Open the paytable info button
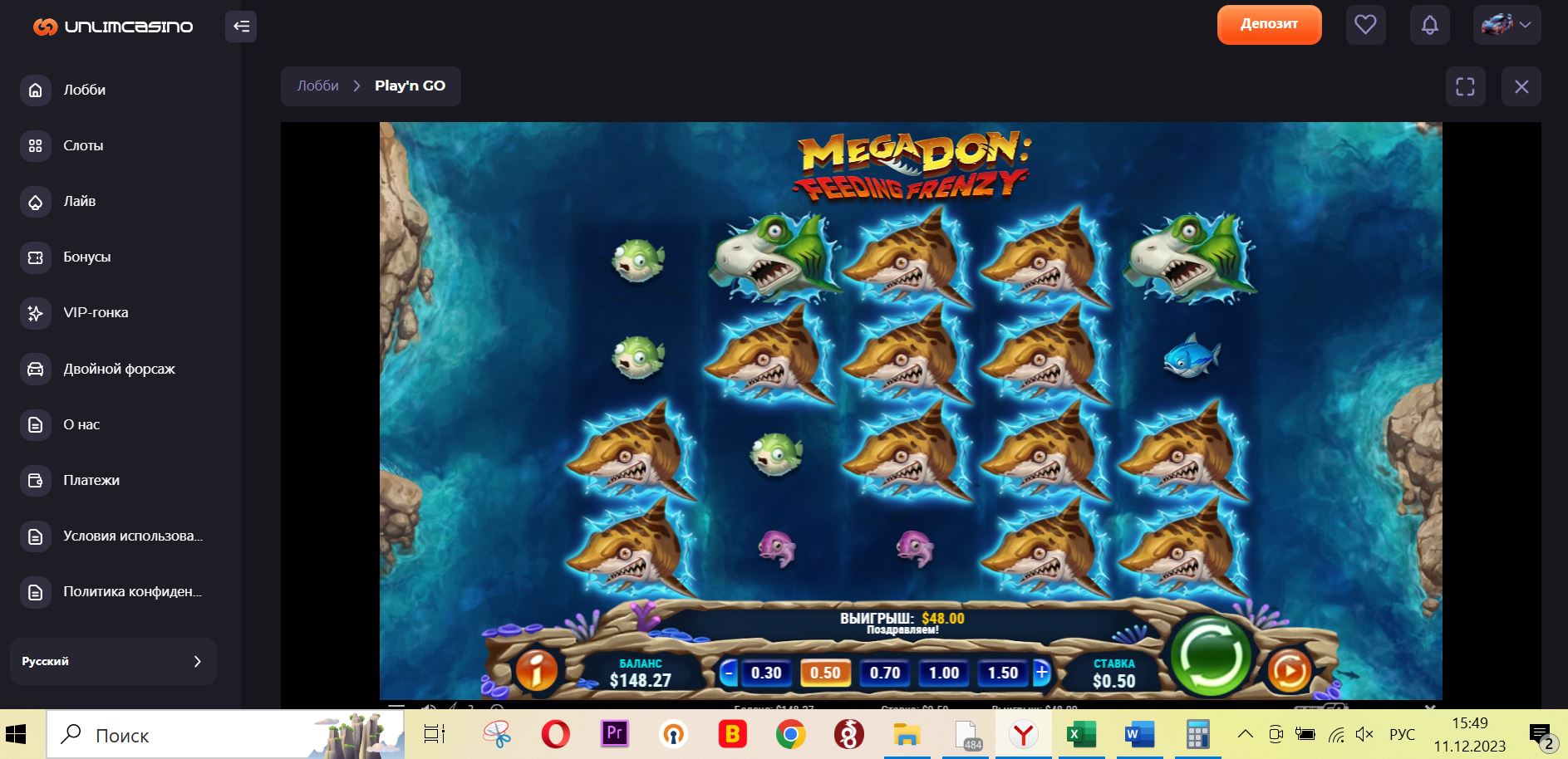Image resolution: width=1568 pixels, height=759 pixels. click(x=537, y=669)
